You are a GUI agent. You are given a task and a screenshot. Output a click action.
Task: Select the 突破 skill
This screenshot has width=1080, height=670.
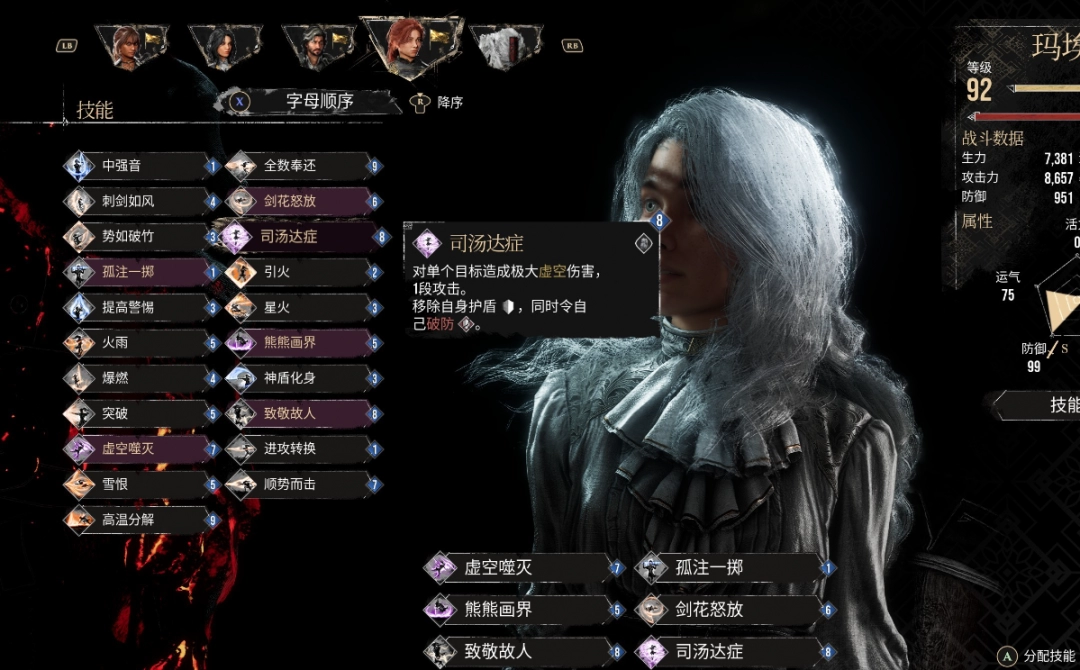point(138,414)
